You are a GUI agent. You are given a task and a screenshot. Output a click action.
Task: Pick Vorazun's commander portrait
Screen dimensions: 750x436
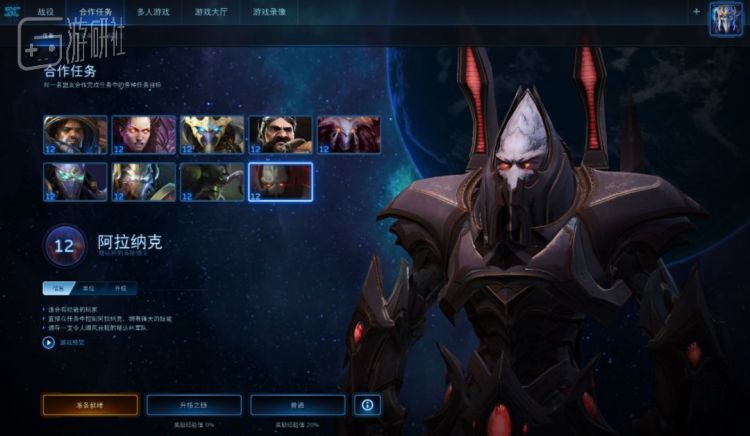75,182
